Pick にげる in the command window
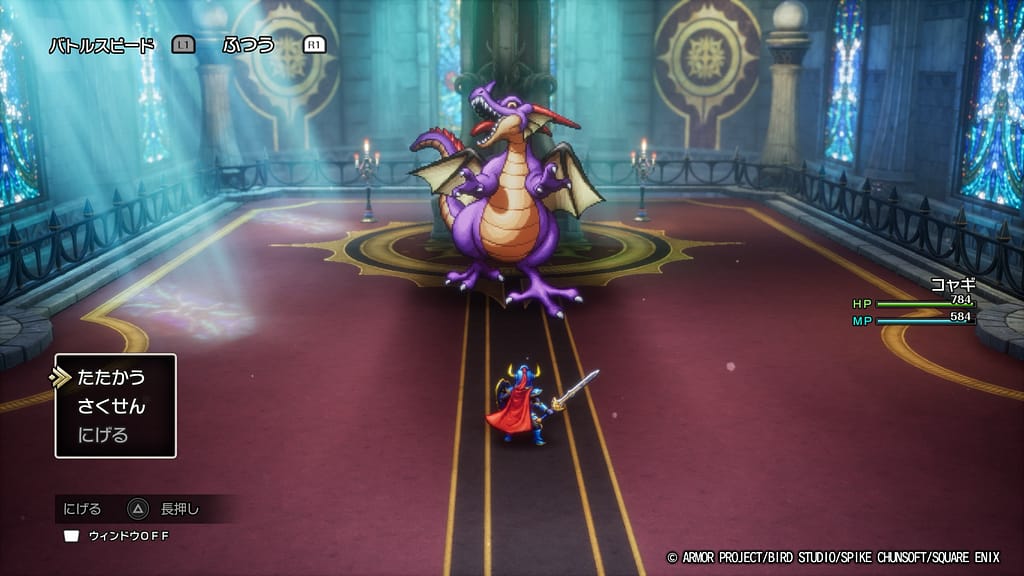 click(103, 435)
